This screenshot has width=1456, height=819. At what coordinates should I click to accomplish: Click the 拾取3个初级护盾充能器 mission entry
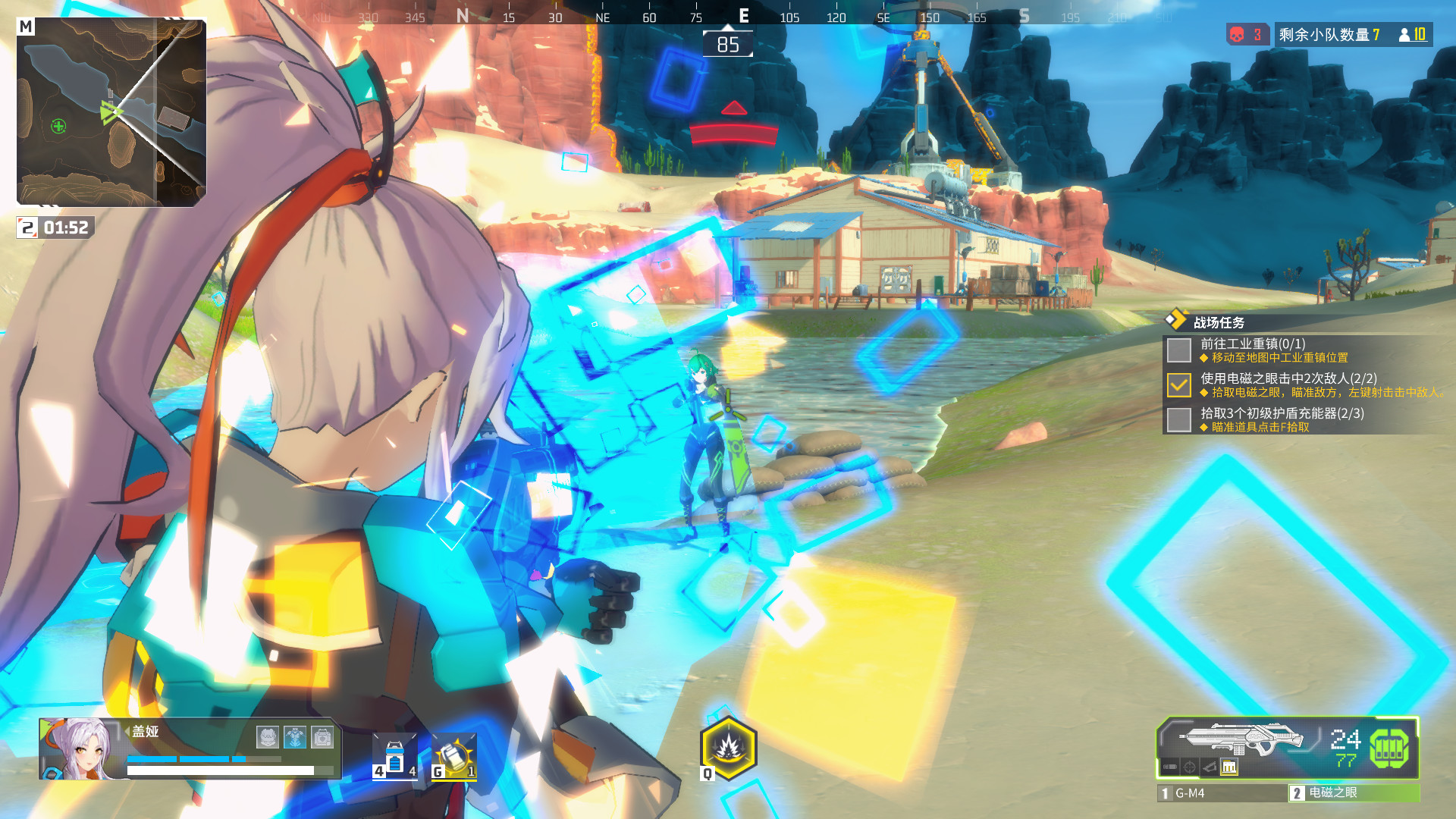click(x=1282, y=414)
